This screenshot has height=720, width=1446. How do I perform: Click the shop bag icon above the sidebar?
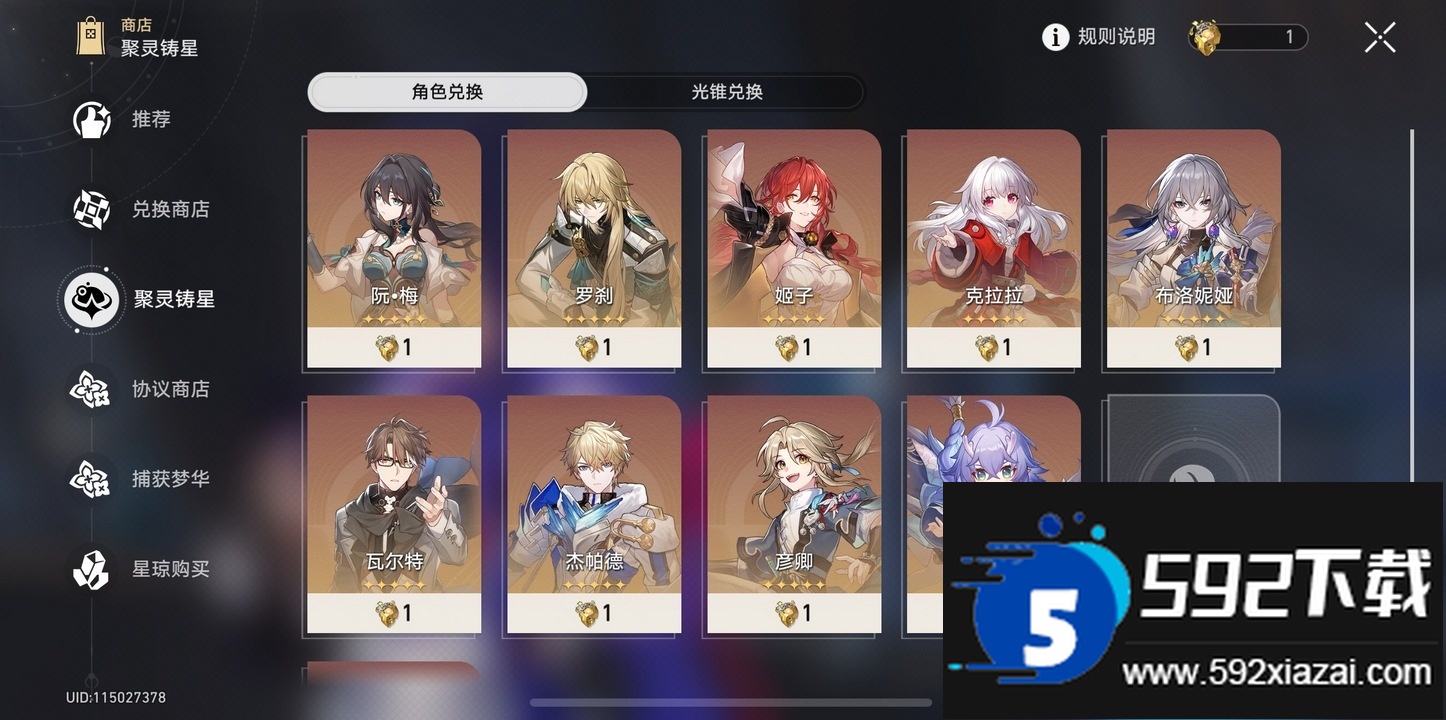(x=92, y=35)
